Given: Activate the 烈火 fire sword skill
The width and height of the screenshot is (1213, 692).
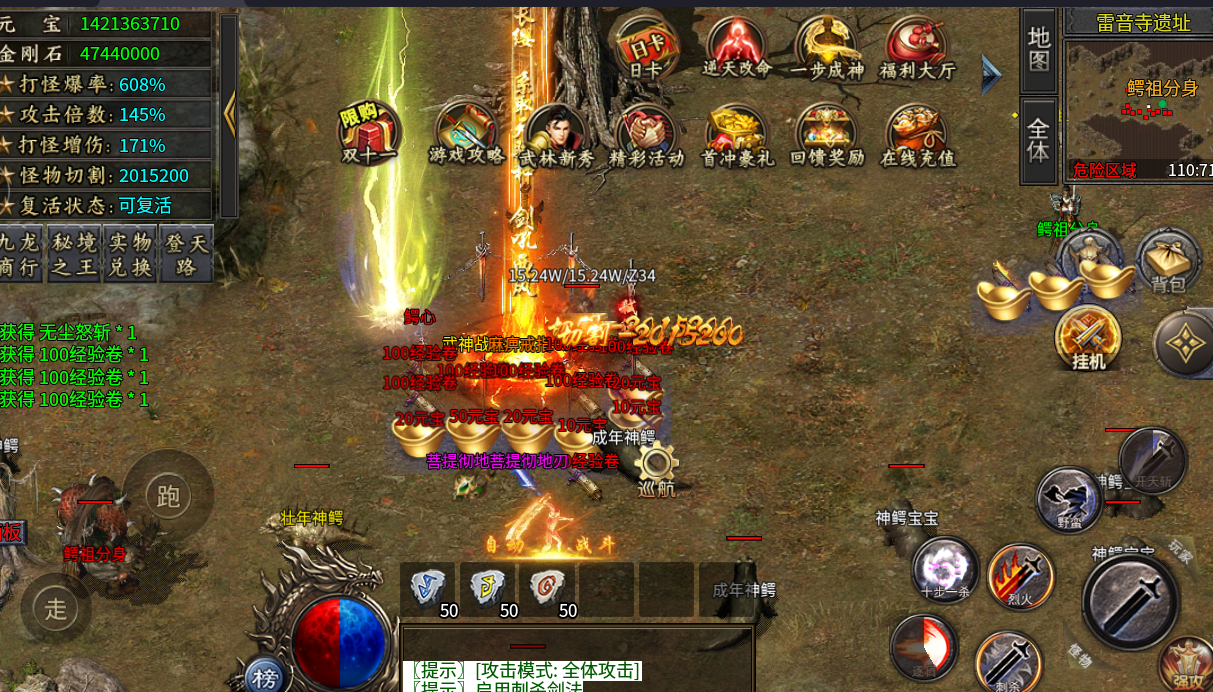Looking at the screenshot, I should [x=1019, y=577].
